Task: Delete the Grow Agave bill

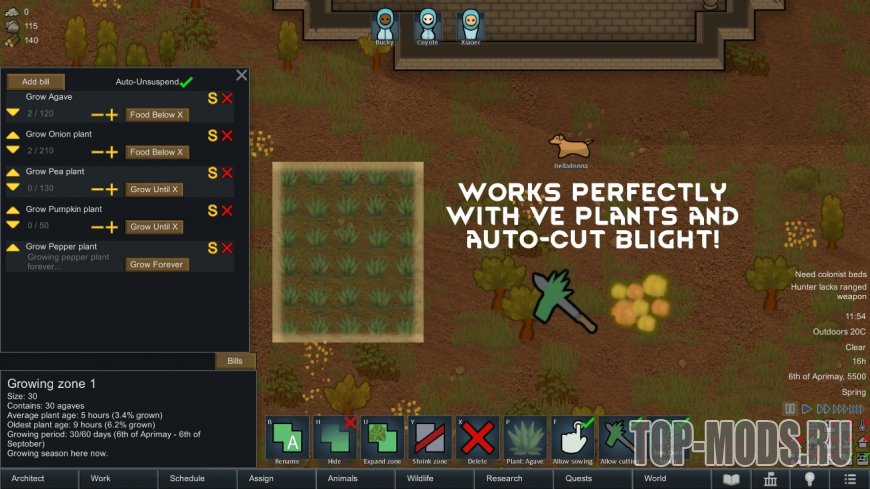Action: (227, 98)
